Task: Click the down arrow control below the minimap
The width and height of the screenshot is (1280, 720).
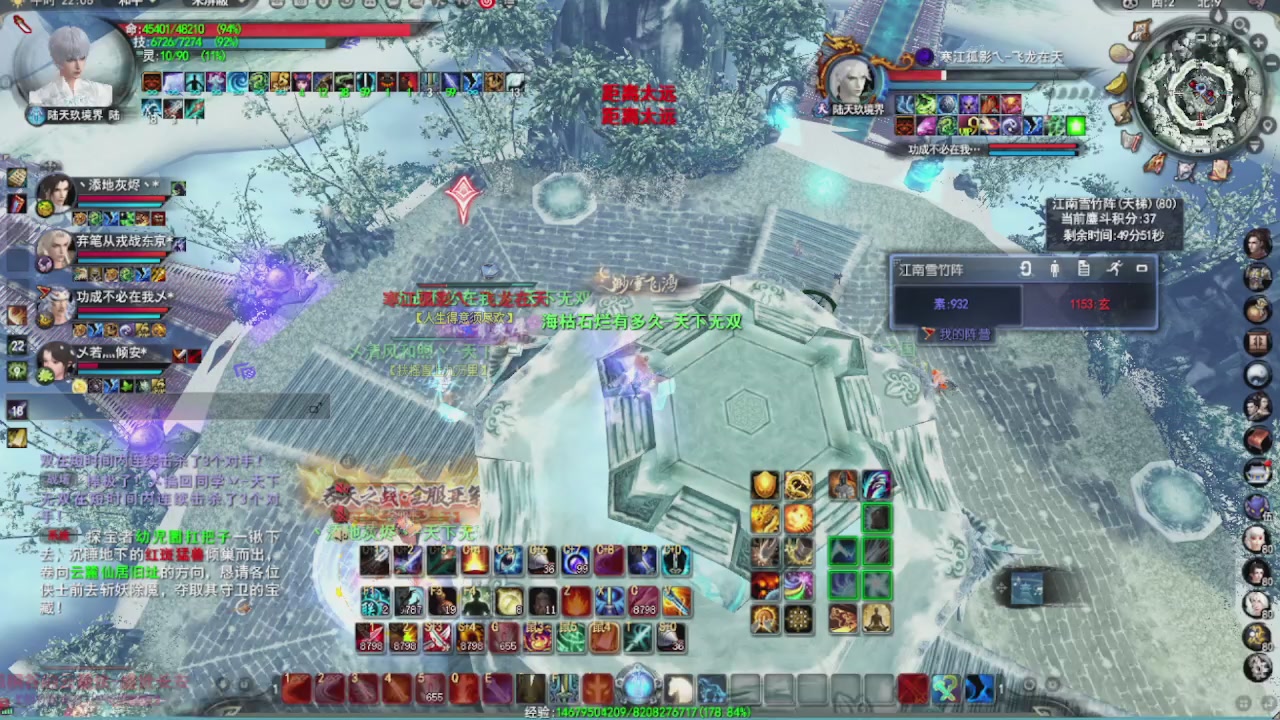Action: tap(1253, 147)
